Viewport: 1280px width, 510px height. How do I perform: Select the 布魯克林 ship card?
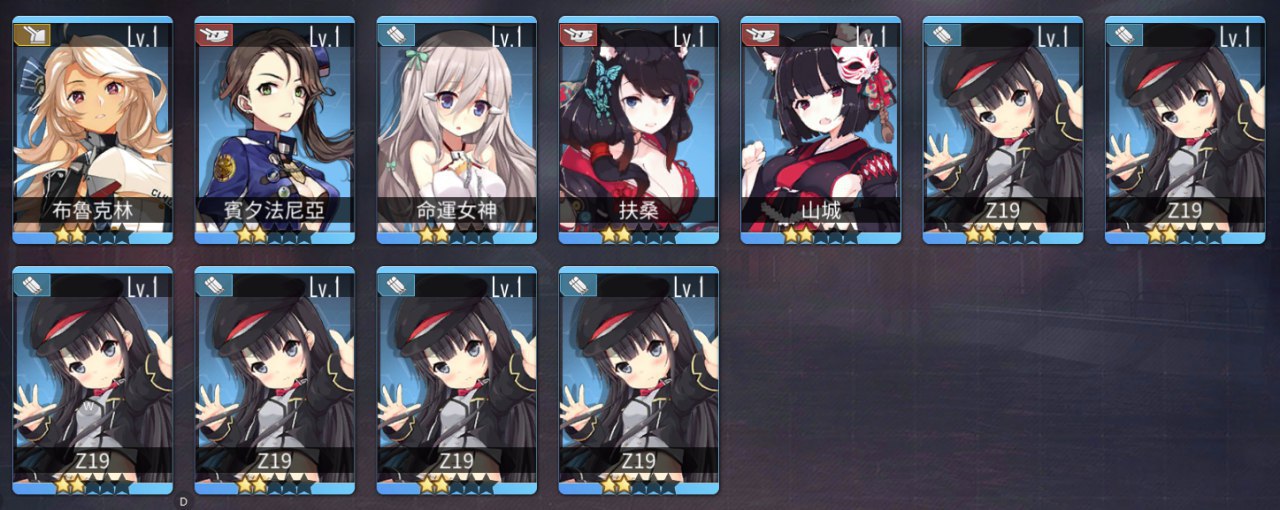coord(92,130)
